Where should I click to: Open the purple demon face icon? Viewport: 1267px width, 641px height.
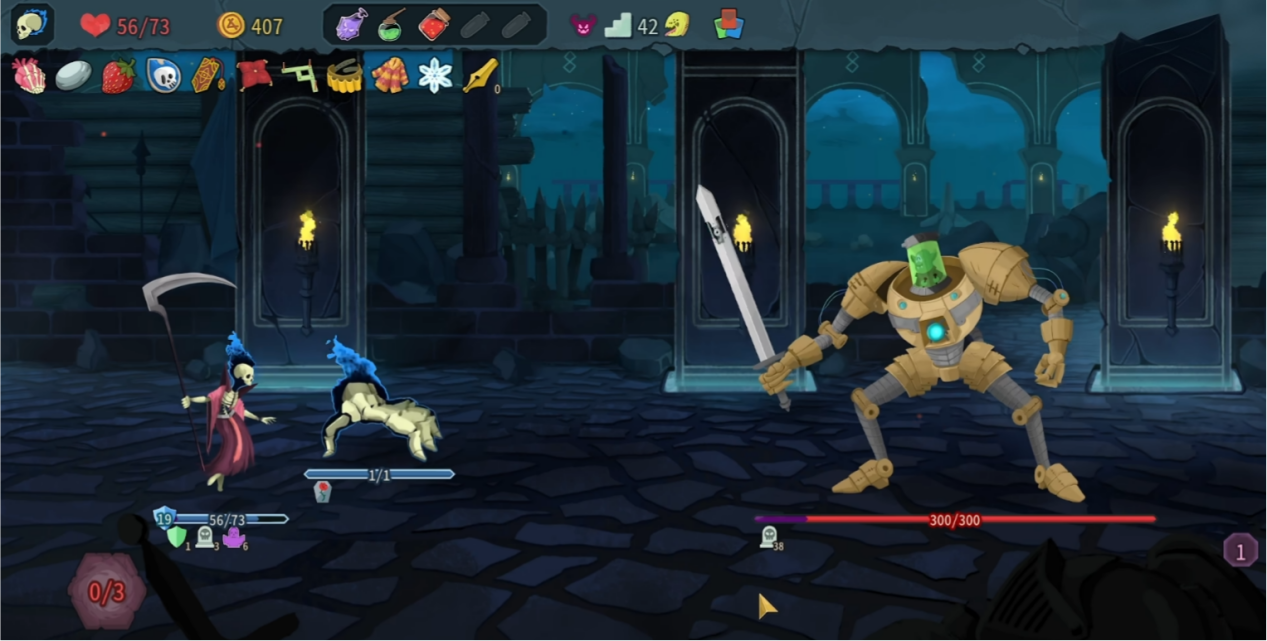coord(583,25)
